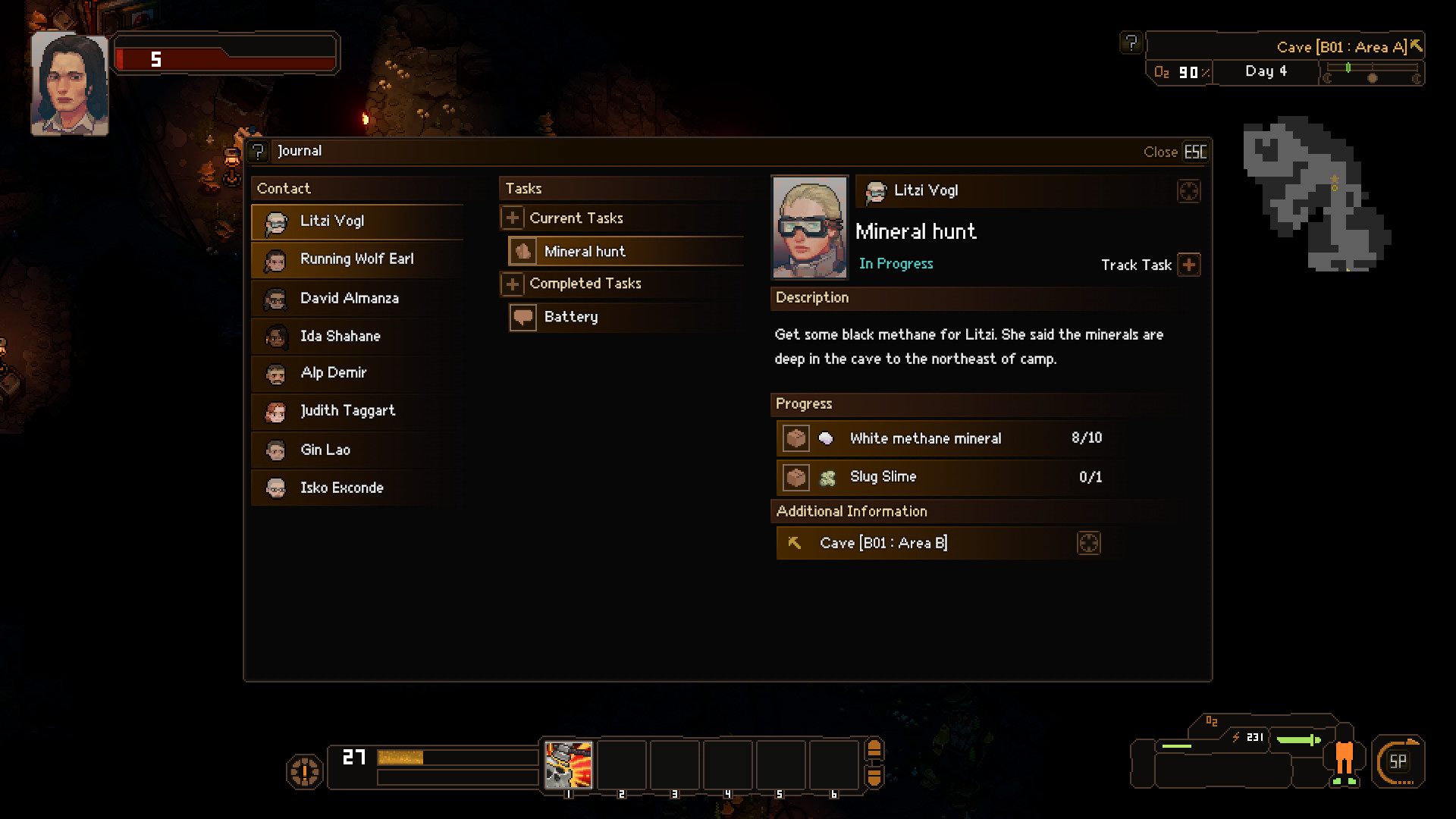
Task: Click the ping icon beside Litzi Vogl's name
Action: click(1188, 192)
